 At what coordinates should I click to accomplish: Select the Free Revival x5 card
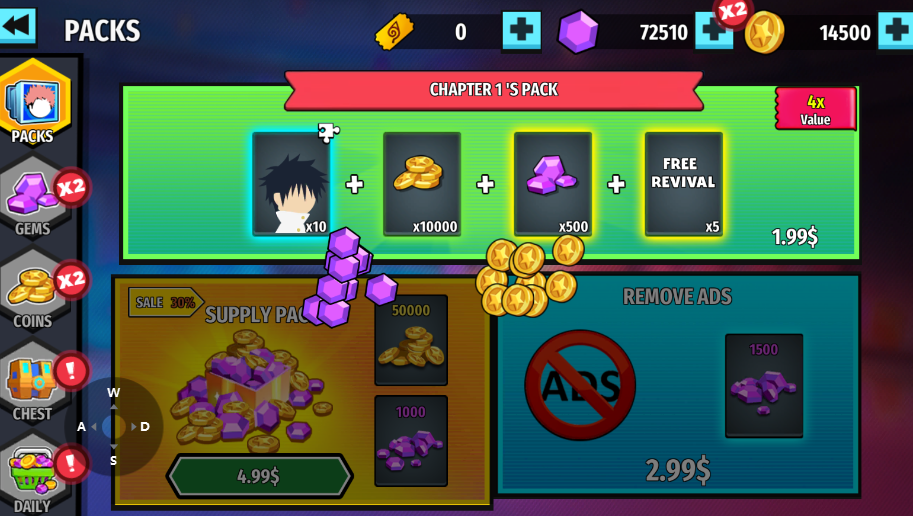pyautogui.click(x=683, y=184)
